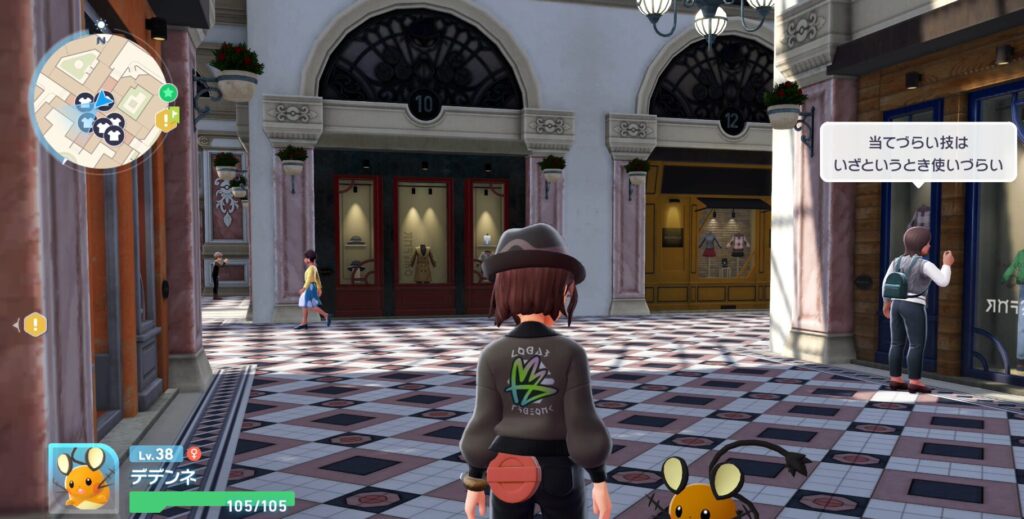Select the blue player arrow on the minimap
This screenshot has height=519, width=1024.
click(x=103, y=98)
